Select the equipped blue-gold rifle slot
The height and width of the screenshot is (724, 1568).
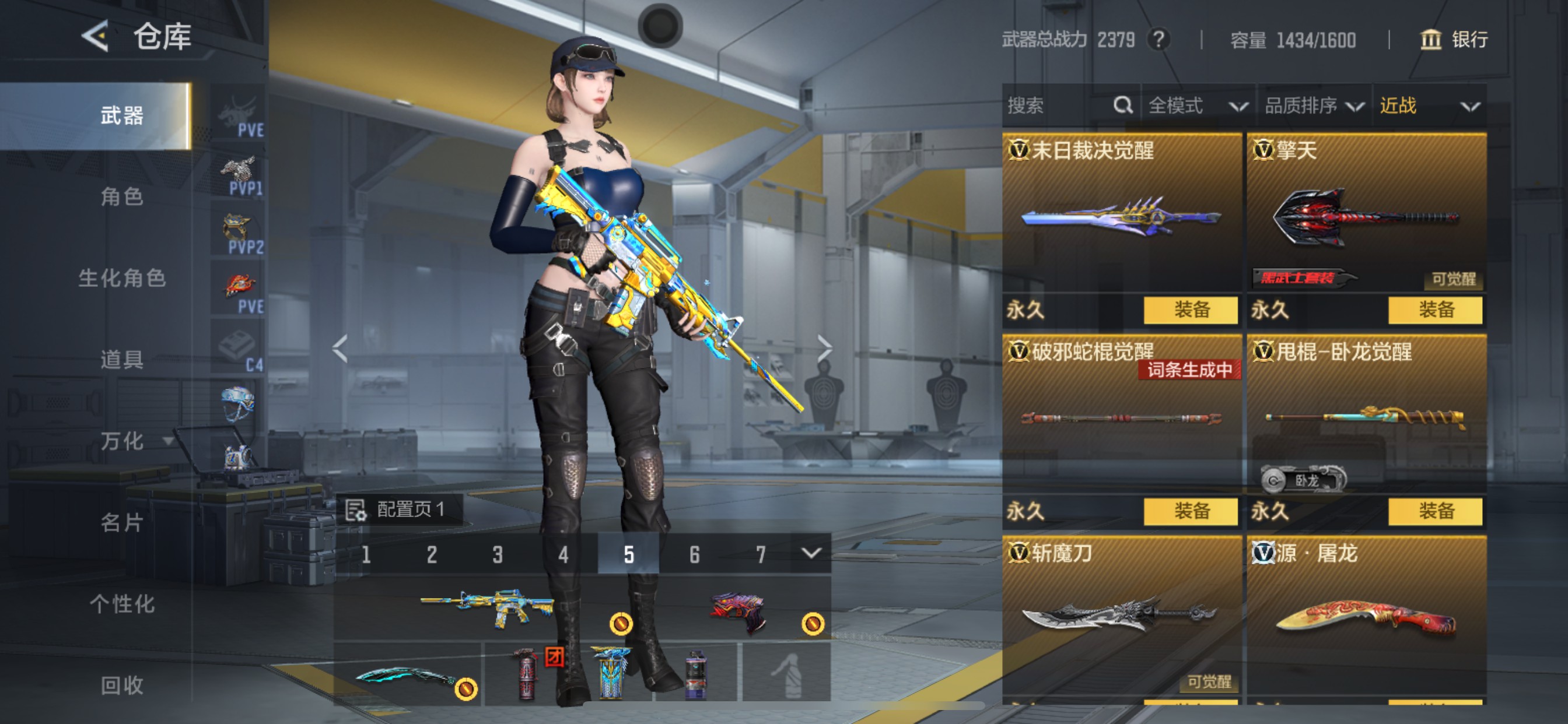[x=487, y=607]
